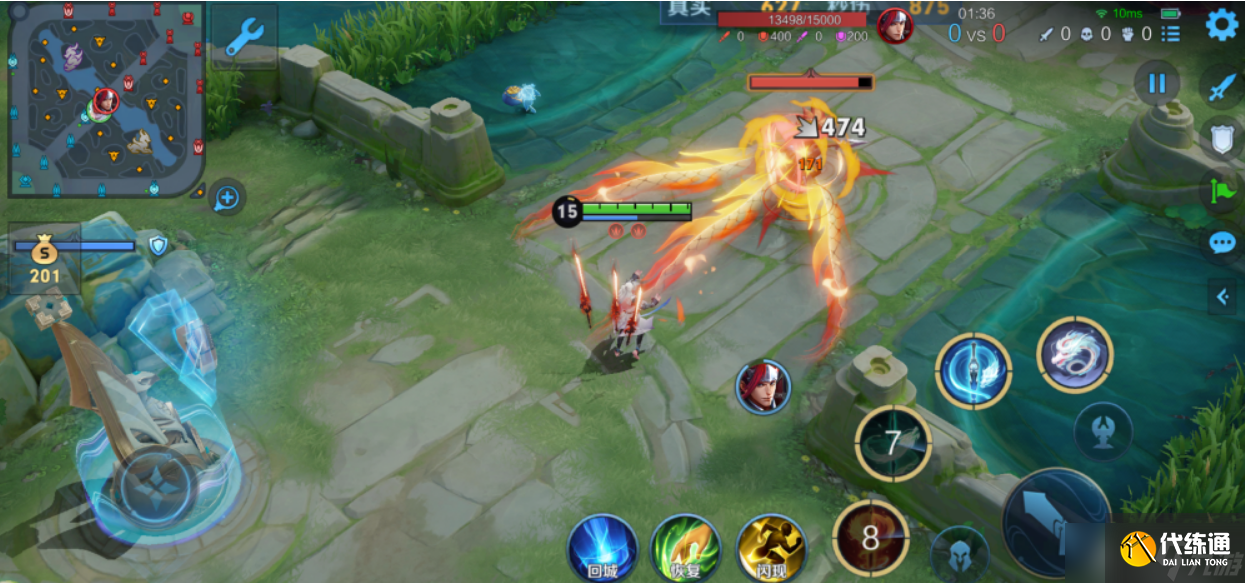Use the 恢复 restore ability

[686, 548]
